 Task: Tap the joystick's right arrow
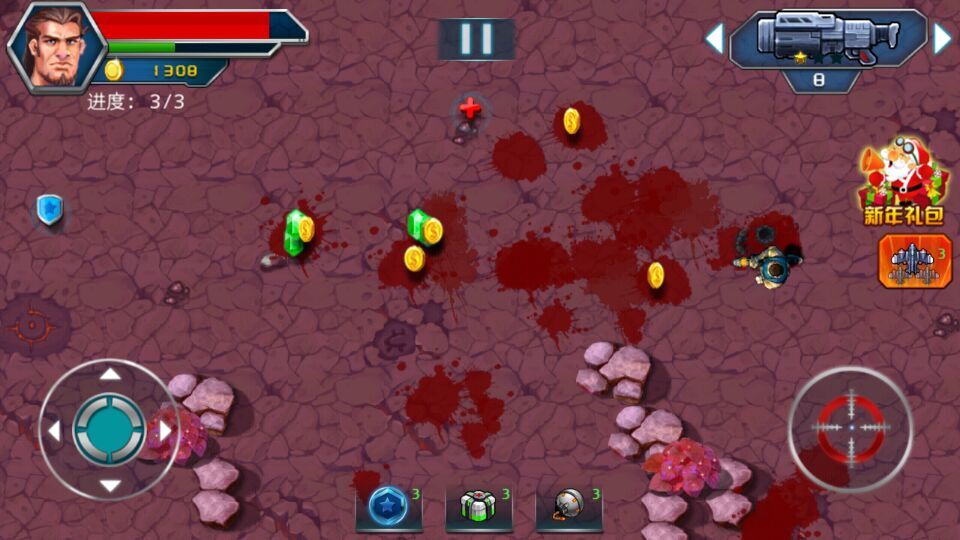pyautogui.click(x=165, y=430)
